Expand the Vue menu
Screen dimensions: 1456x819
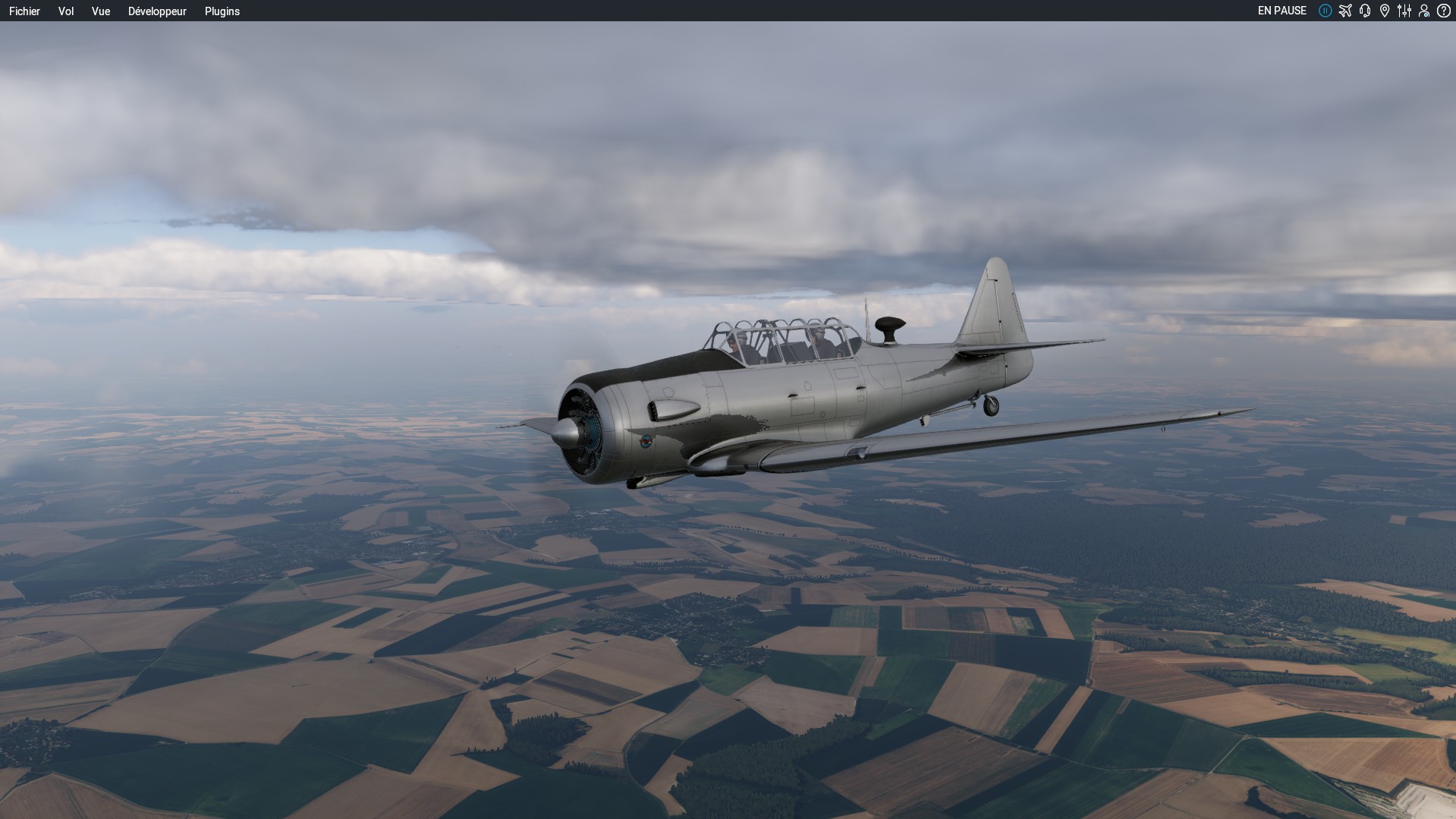tap(101, 11)
